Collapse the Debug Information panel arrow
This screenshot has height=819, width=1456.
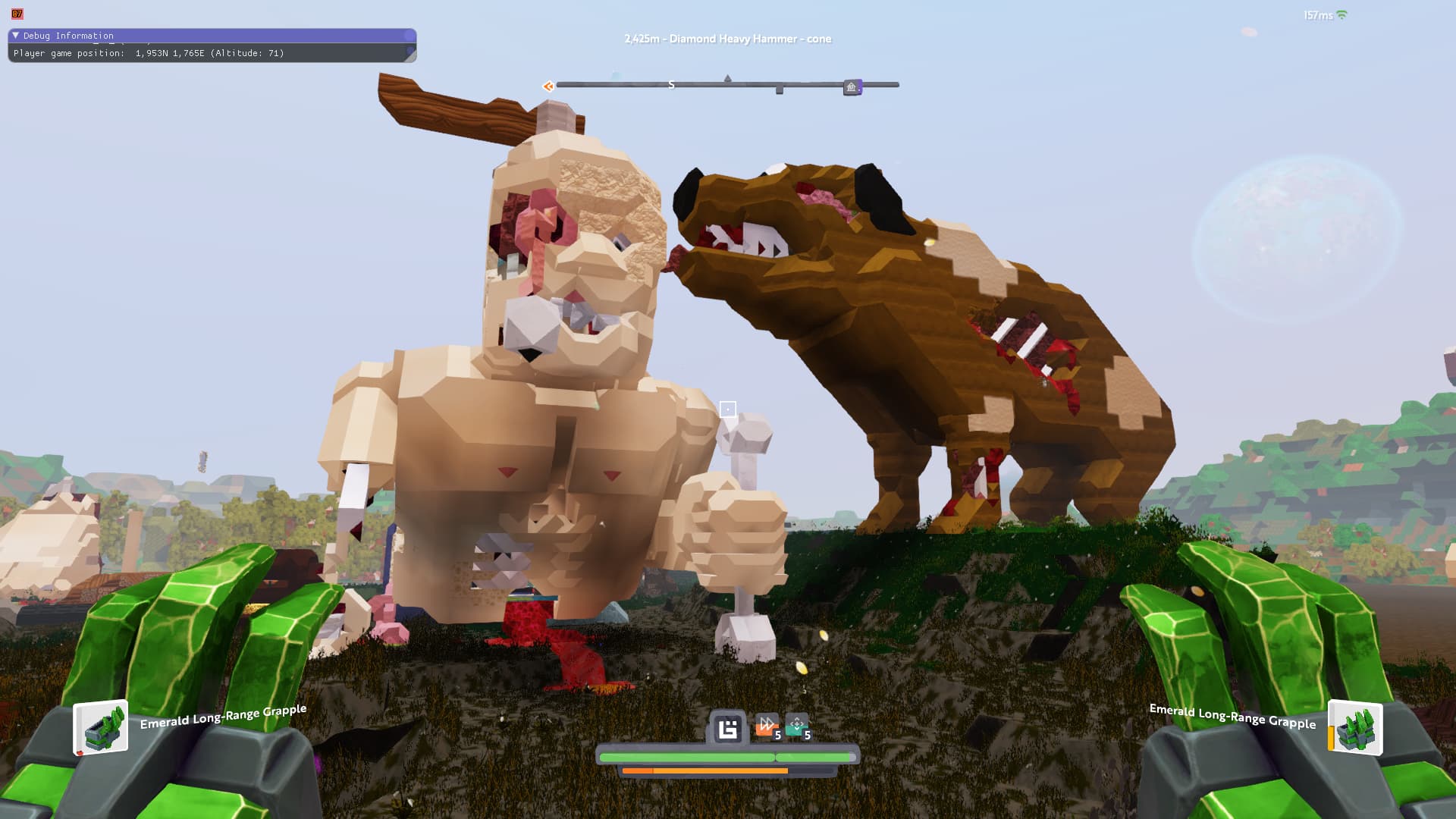(15, 36)
